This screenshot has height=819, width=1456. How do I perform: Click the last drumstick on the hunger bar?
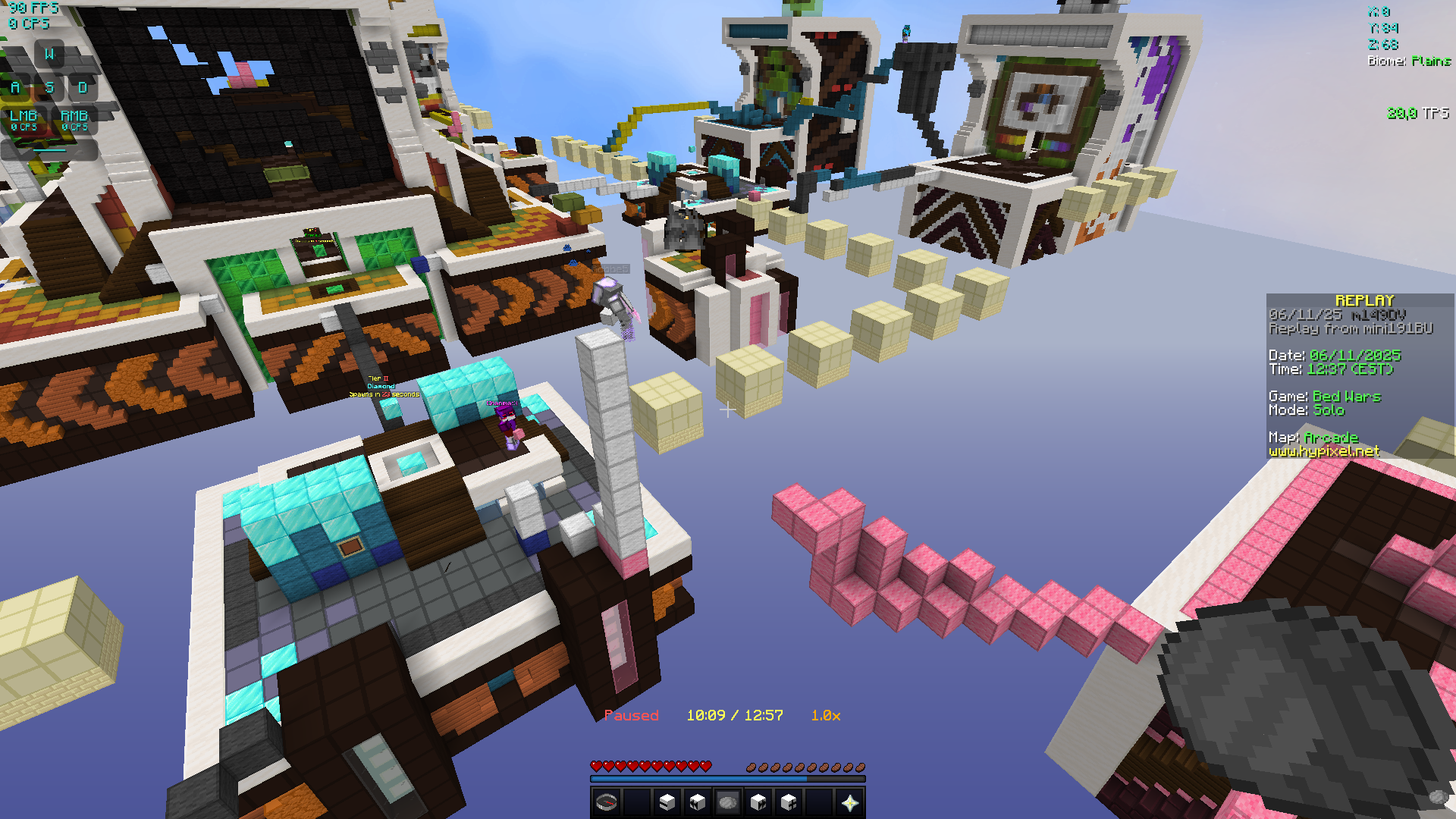pyautogui.click(x=861, y=767)
